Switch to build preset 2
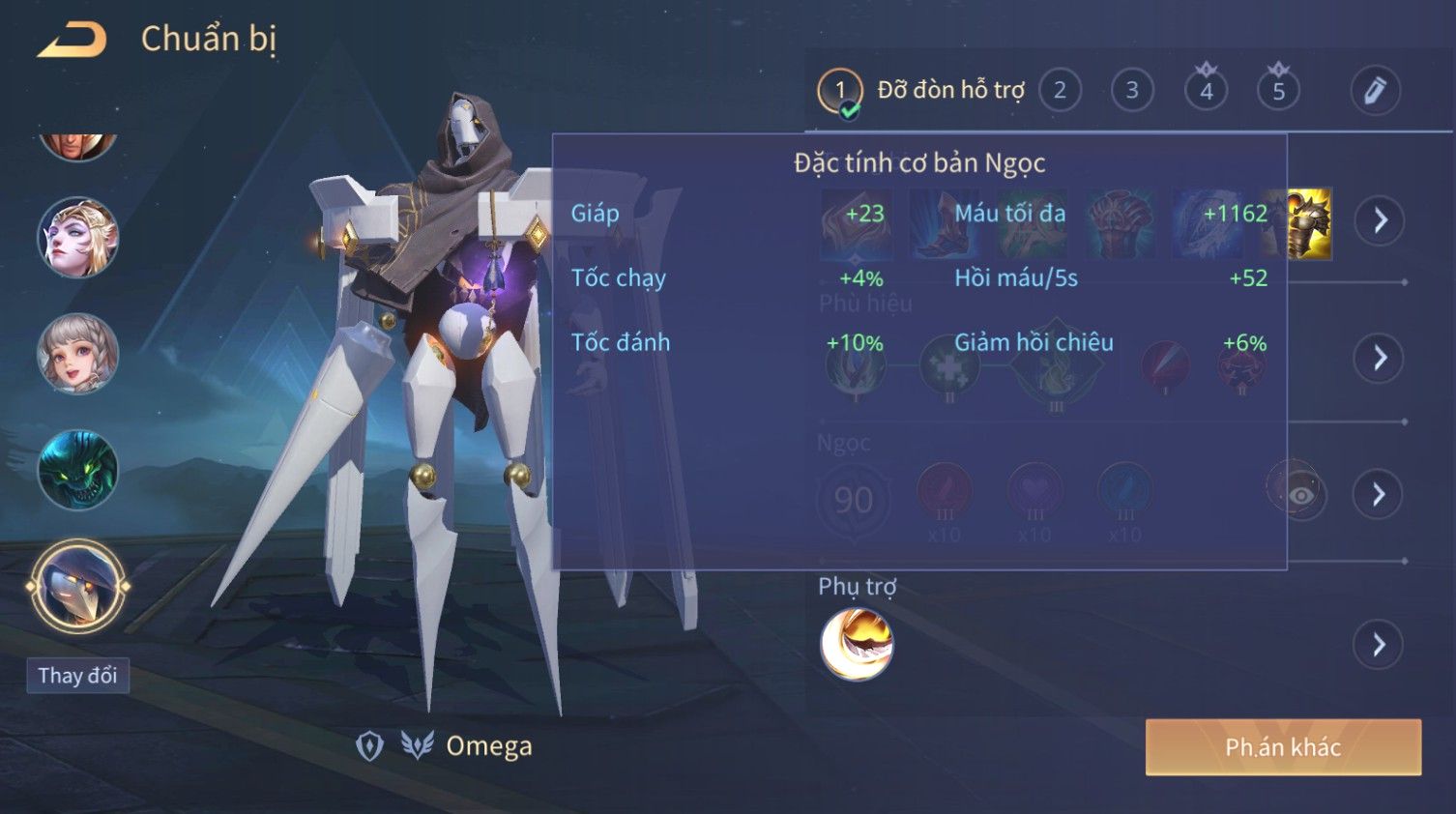1456x814 pixels. (1060, 91)
